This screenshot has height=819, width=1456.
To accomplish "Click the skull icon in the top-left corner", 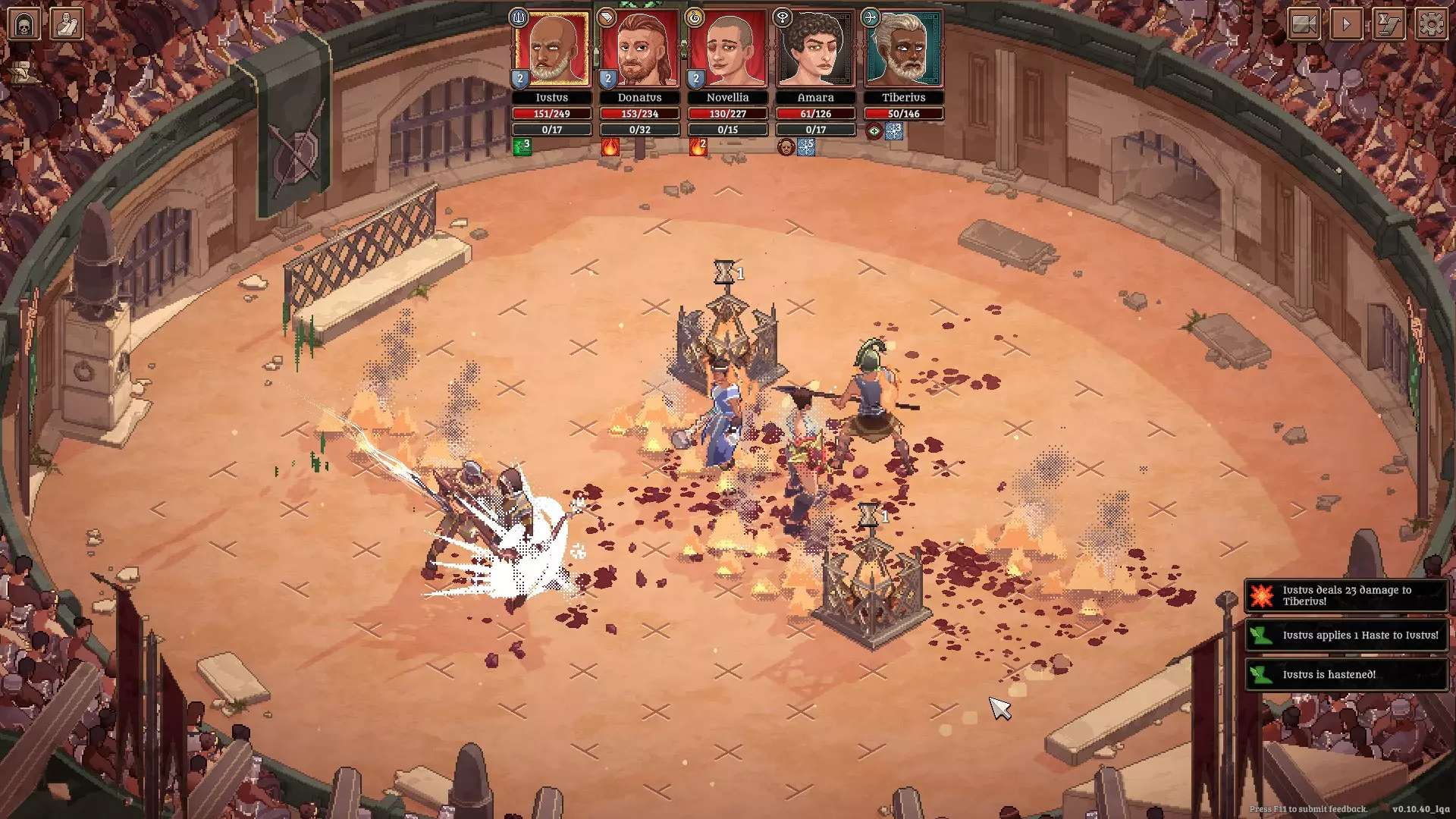I will [x=24, y=22].
